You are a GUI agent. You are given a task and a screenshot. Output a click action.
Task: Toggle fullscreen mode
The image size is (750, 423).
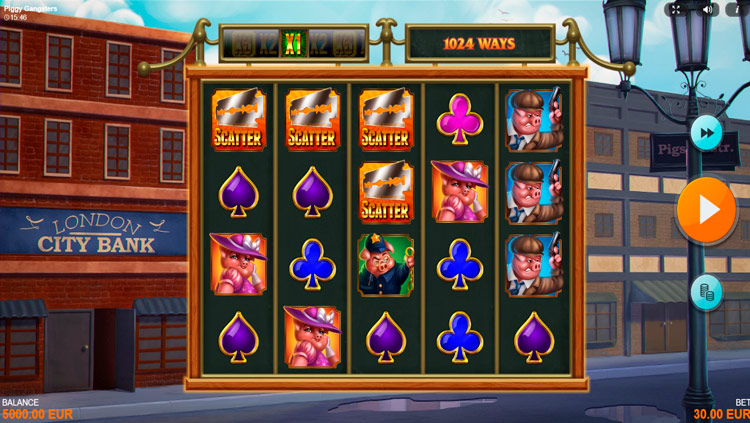[x=676, y=9]
